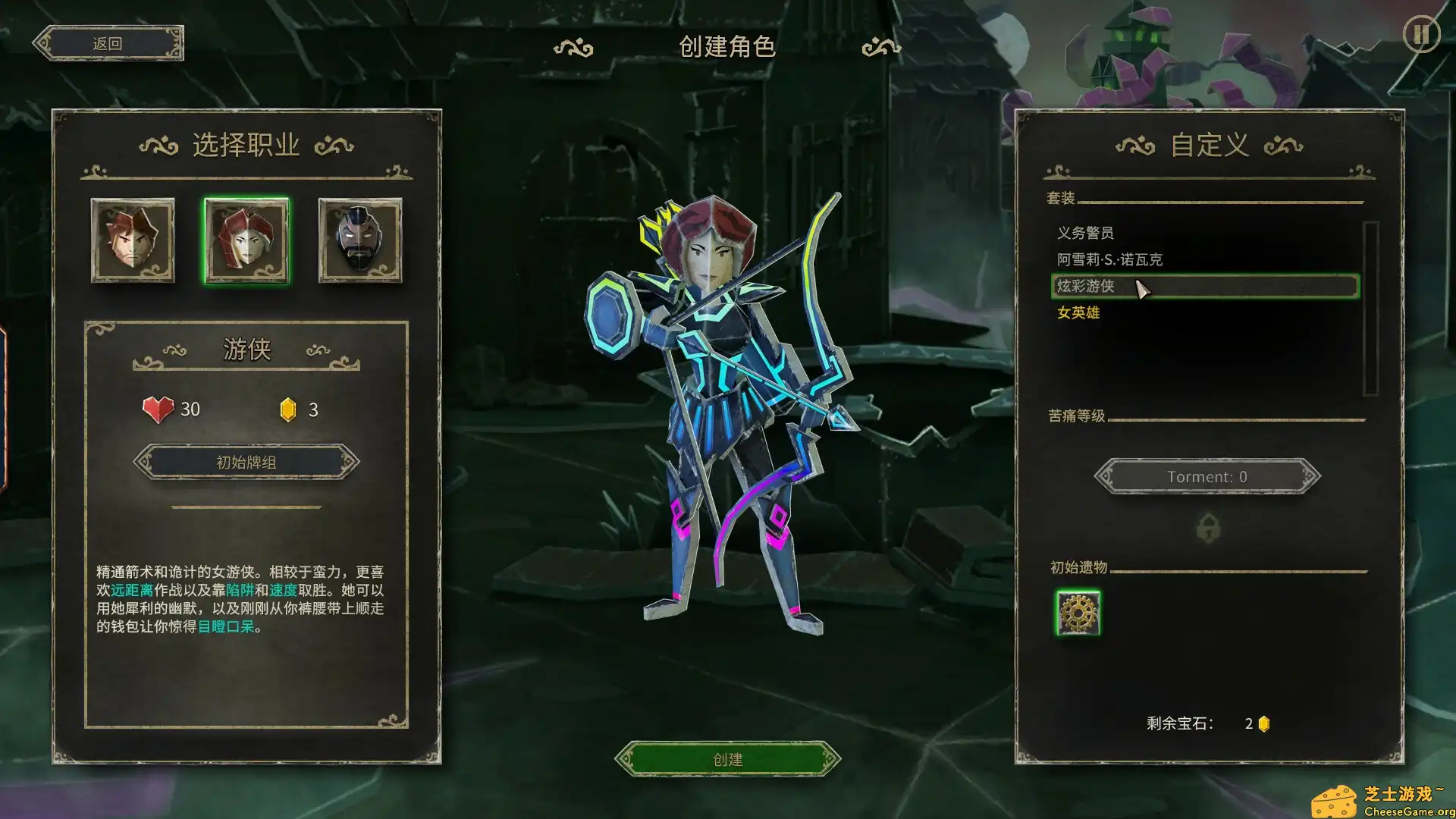Select the 女英雄 outfit option
The height and width of the screenshot is (819, 1456).
pyautogui.click(x=1080, y=312)
